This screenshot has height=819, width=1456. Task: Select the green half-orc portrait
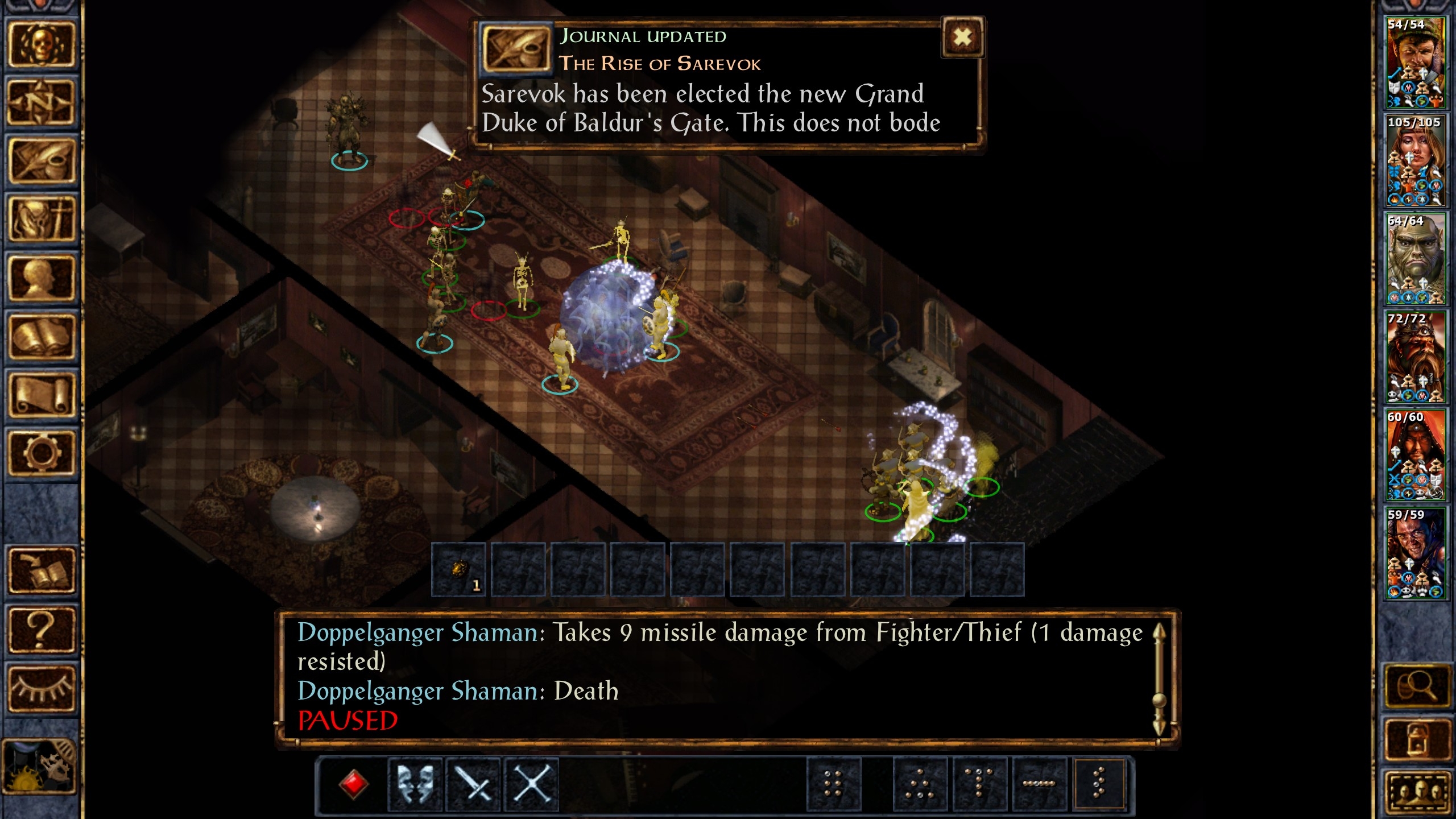[x=1414, y=259]
